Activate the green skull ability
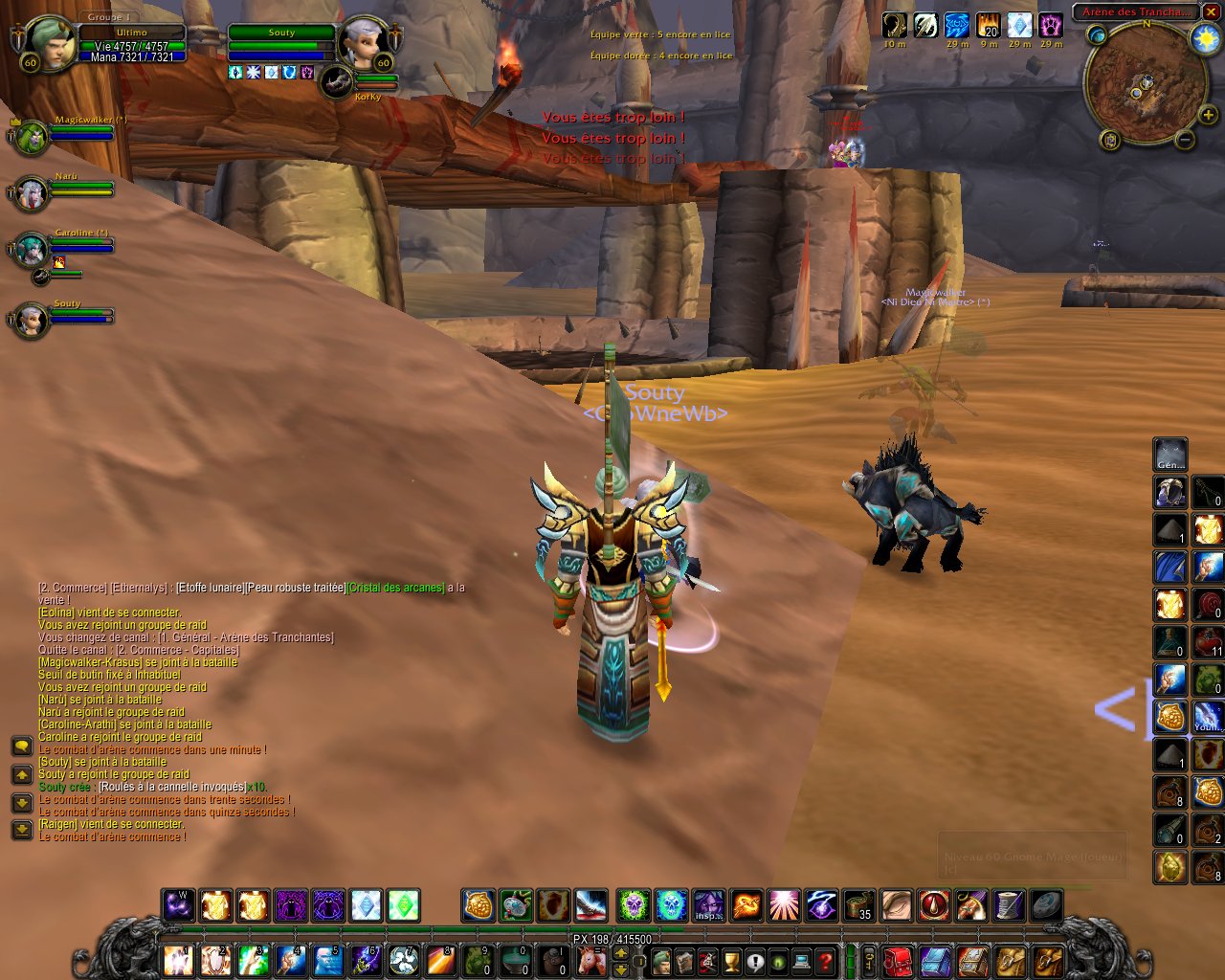Screen dimensions: 1225x980 [633, 904]
